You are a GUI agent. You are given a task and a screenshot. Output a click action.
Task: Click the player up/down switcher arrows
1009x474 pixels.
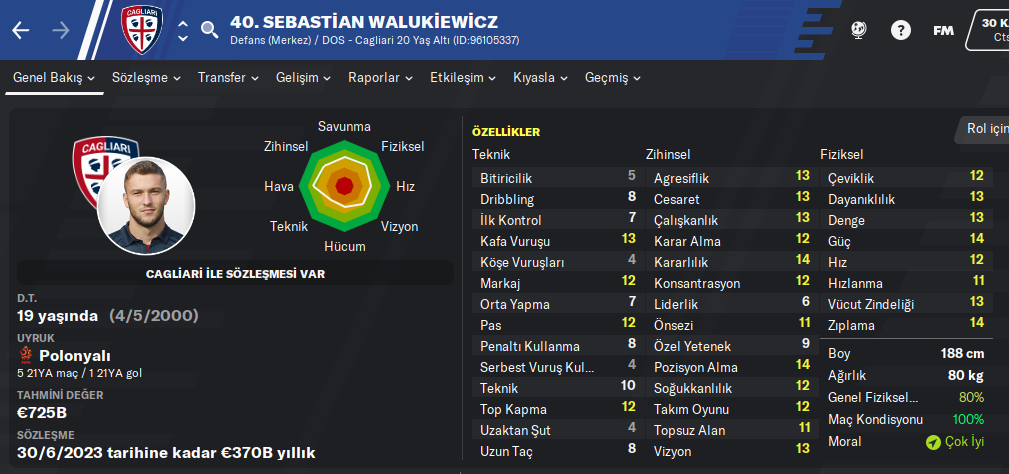(x=183, y=30)
